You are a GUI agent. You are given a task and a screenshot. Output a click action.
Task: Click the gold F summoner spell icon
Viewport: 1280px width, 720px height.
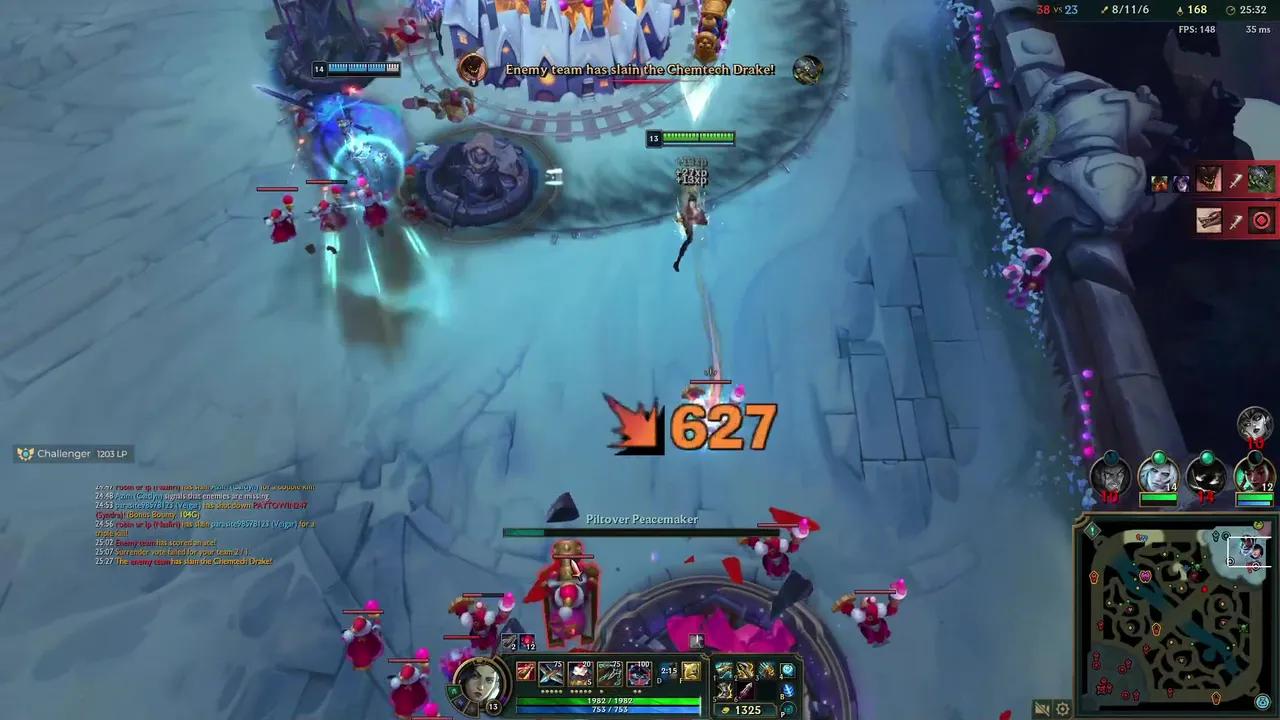click(692, 671)
